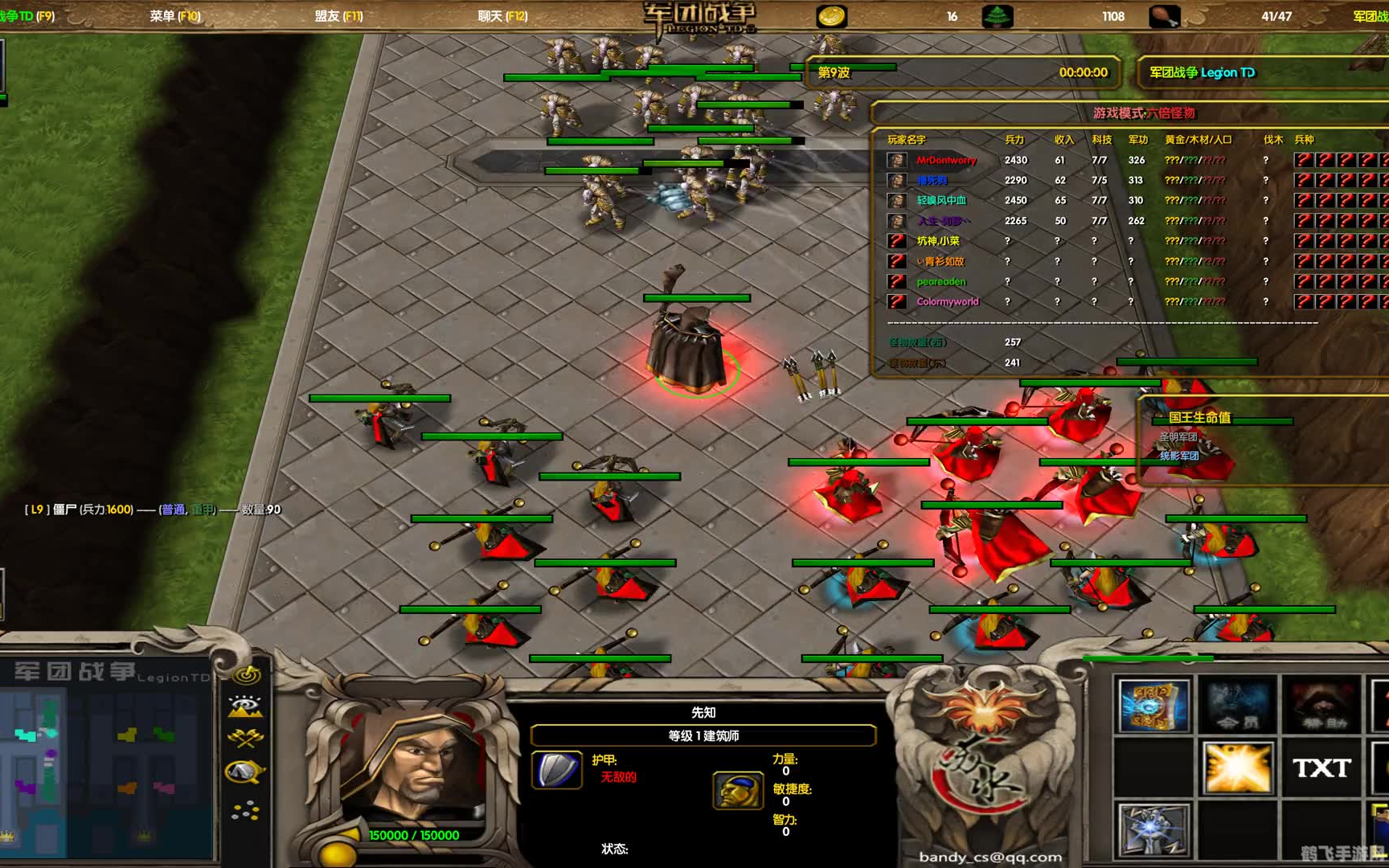Open the 盟友 (F11) allies panel
Viewport: 1389px width, 868px height.
point(338,16)
